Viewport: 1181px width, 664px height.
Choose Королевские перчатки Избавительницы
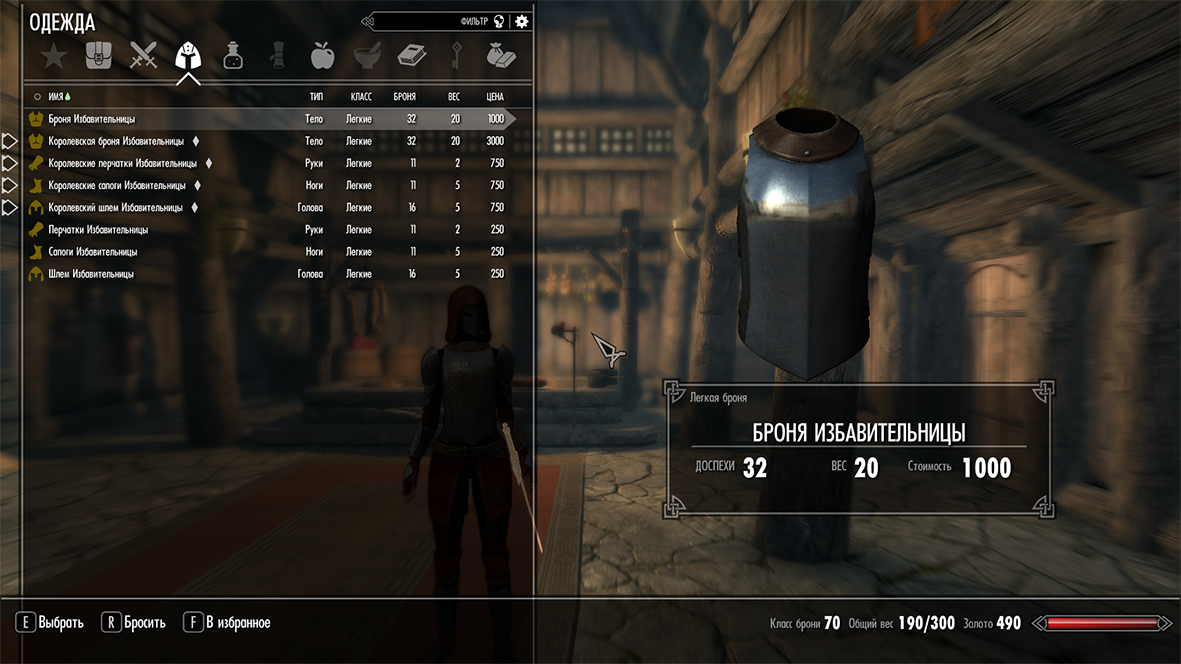(122, 163)
